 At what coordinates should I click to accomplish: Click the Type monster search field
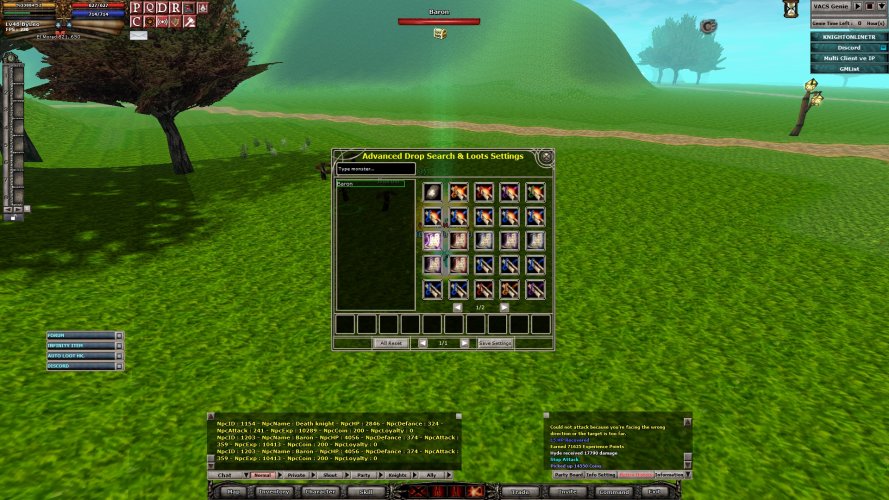tap(375, 169)
